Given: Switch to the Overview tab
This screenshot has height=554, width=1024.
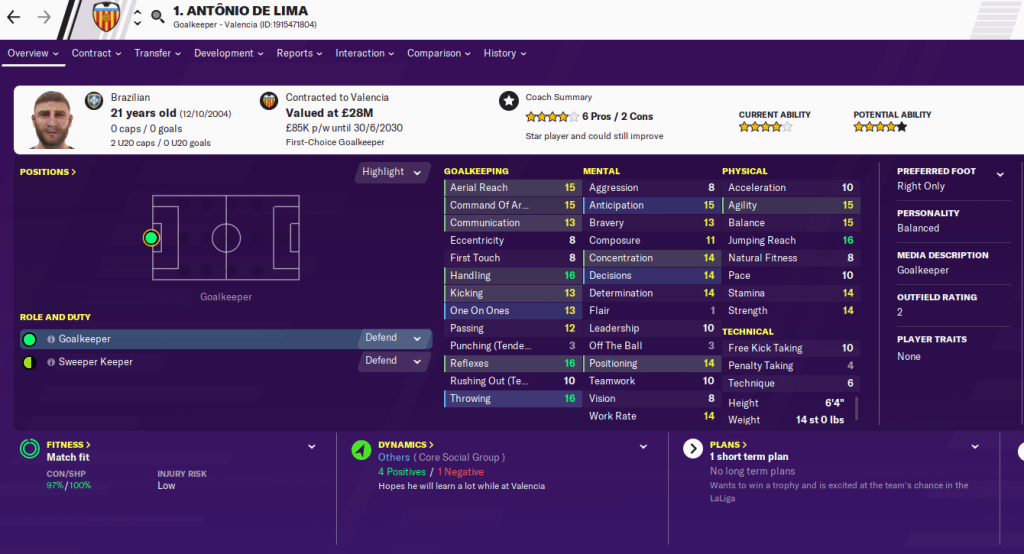Looking at the screenshot, I should 33,53.
